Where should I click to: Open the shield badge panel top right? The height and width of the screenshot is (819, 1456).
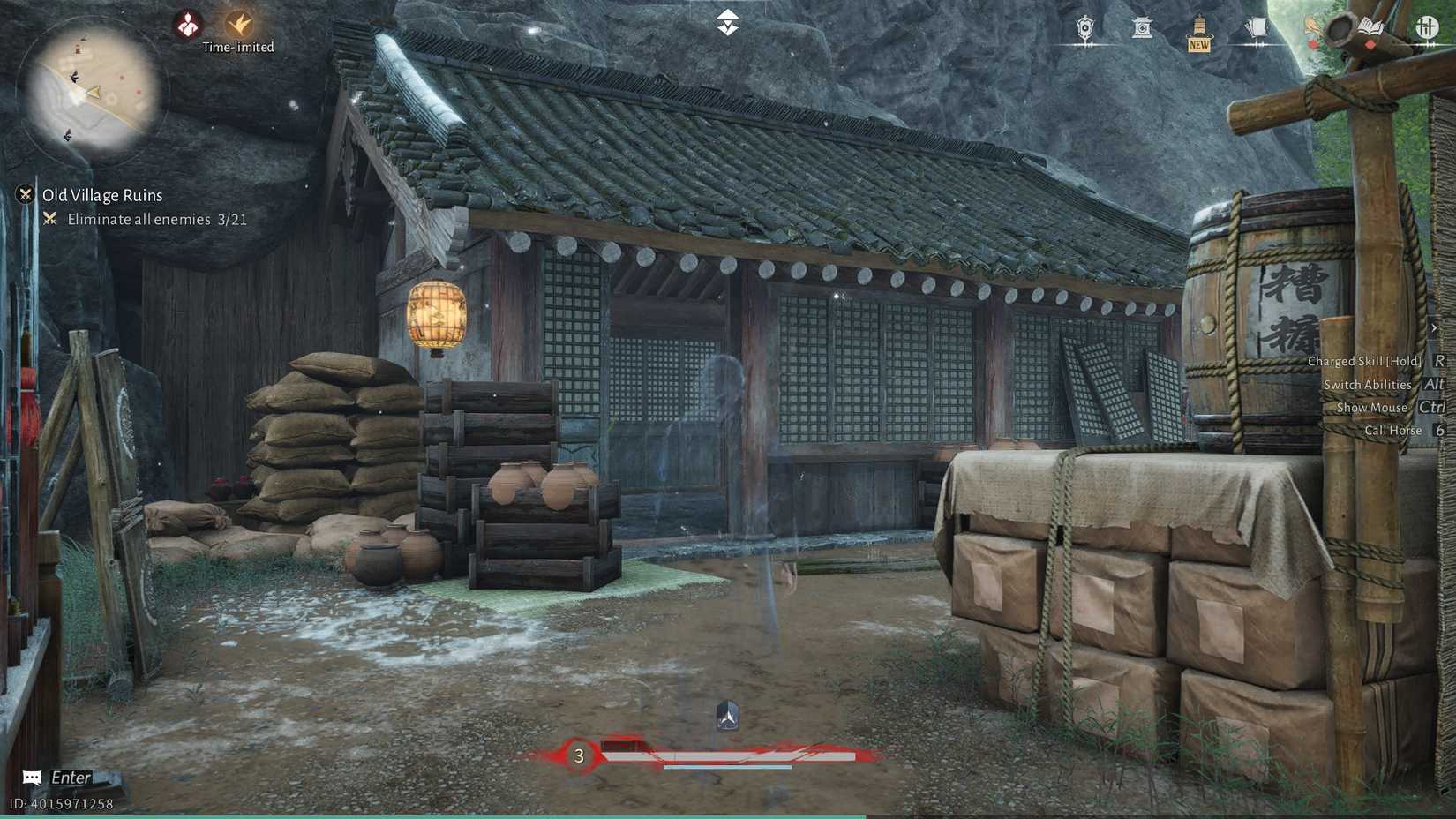click(1084, 26)
